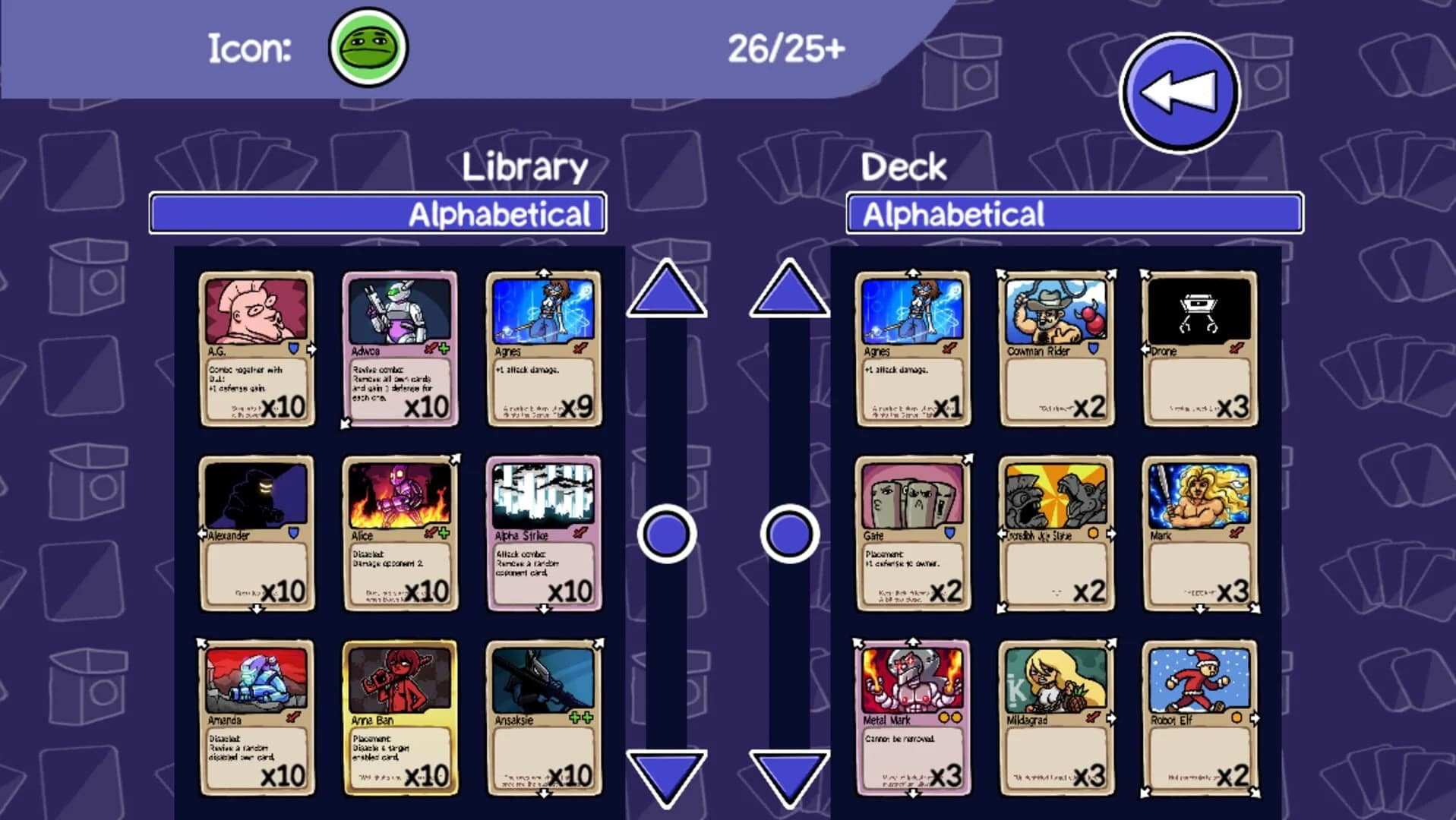Image resolution: width=1456 pixels, height=820 pixels.
Task: Select the Amanda card in the Library
Action: 257,717
